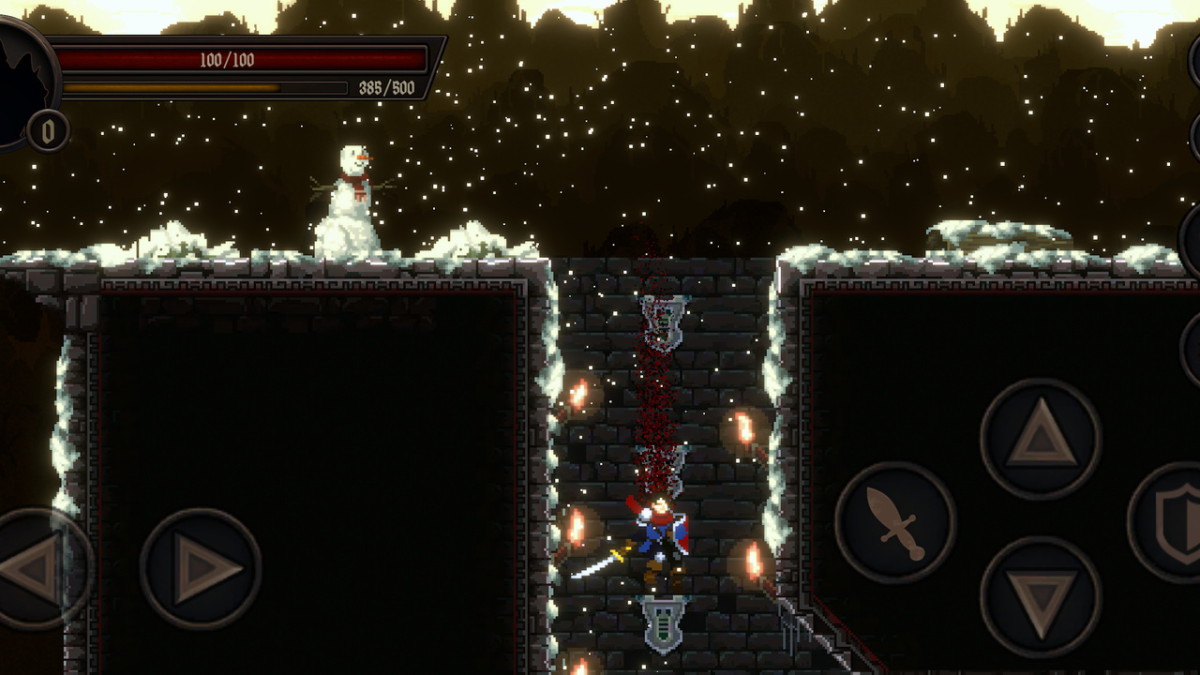Image resolution: width=1200 pixels, height=675 pixels.
Task: Tap the down triangle button
Action: coord(1041,597)
